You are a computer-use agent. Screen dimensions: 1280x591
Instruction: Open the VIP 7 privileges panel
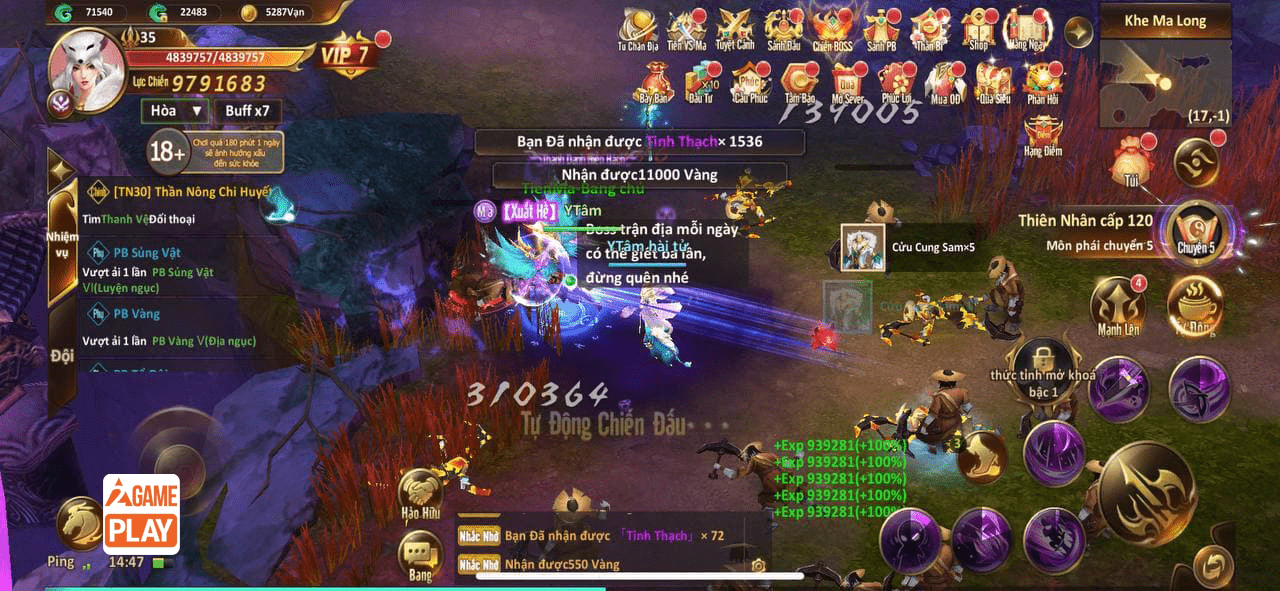coord(346,54)
